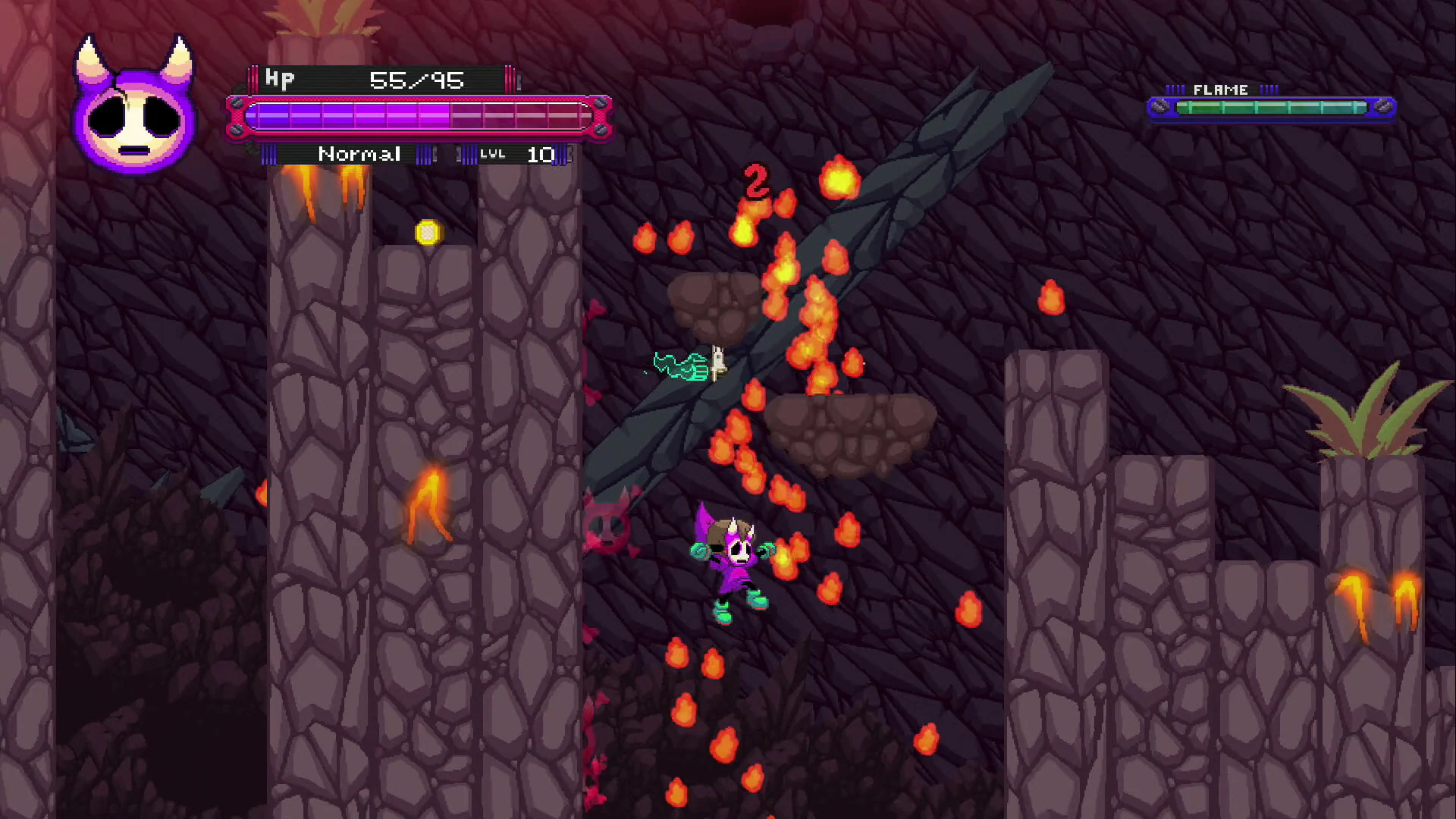Toggle the Normal difficulty indicator

pyautogui.click(x=359, y=154)
